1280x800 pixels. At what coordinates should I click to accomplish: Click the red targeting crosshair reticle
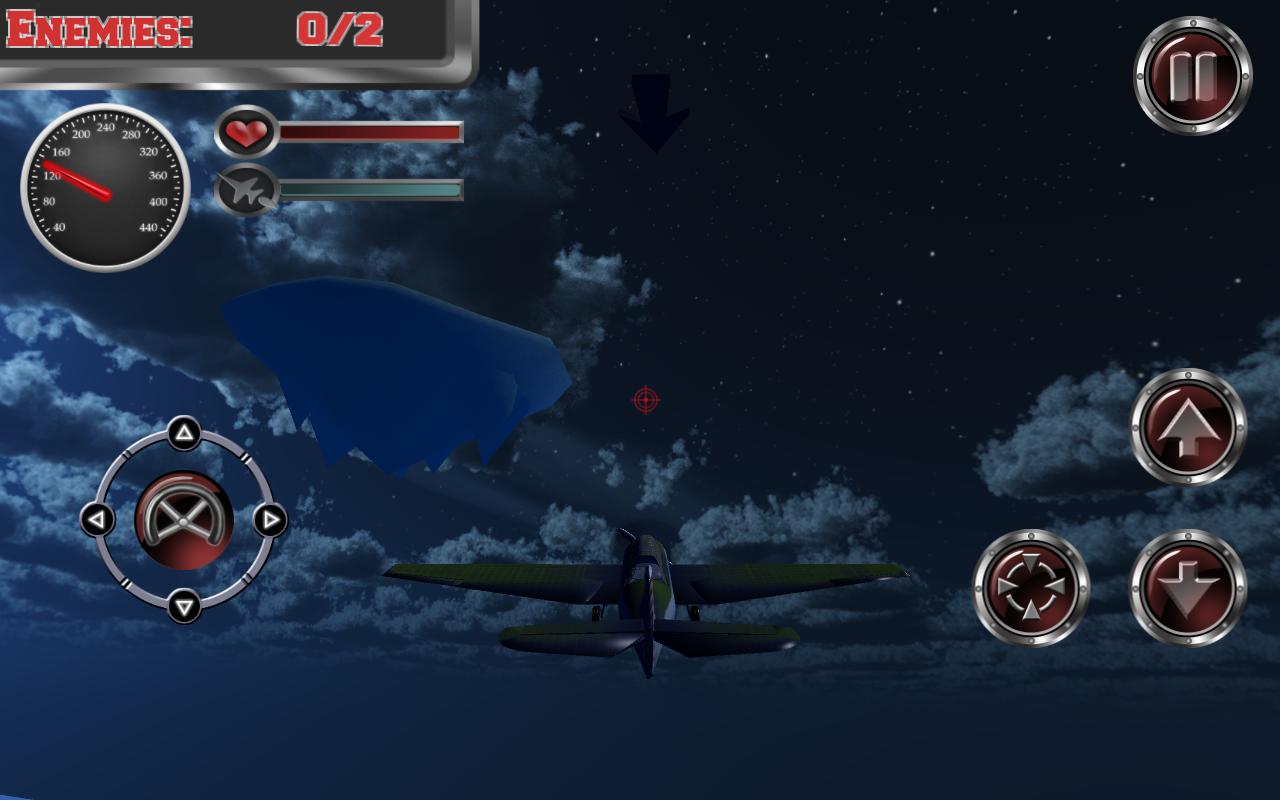pos(645,398)
